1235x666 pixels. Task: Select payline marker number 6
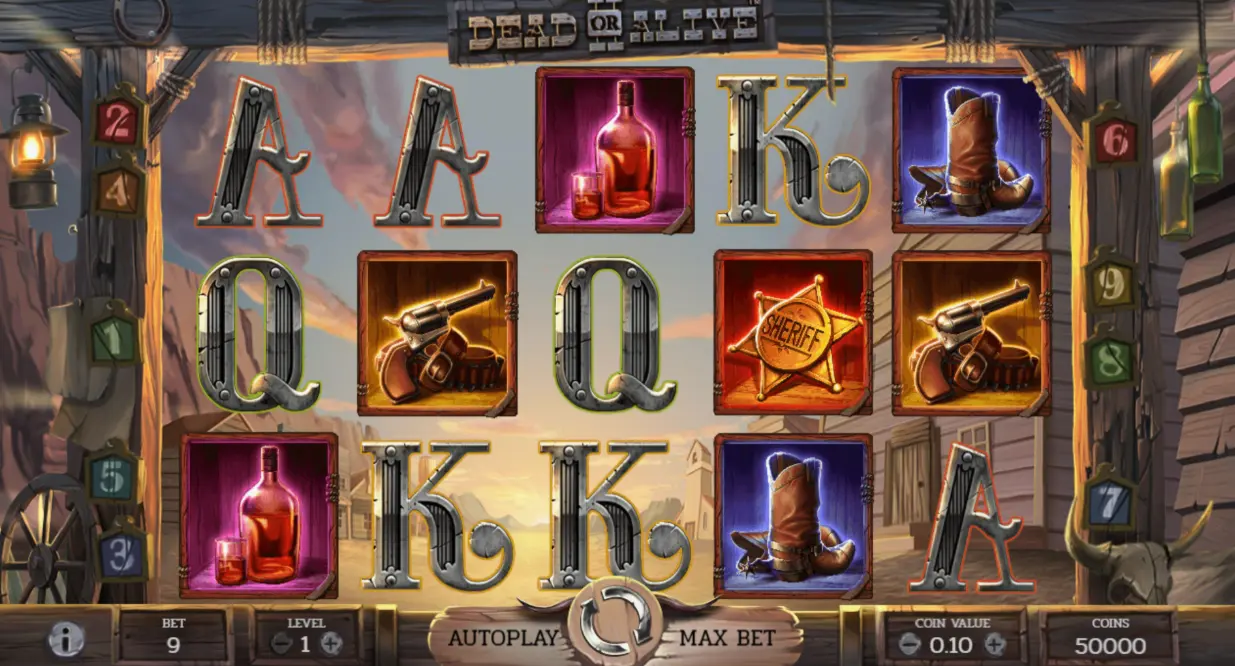(1112, 141)
